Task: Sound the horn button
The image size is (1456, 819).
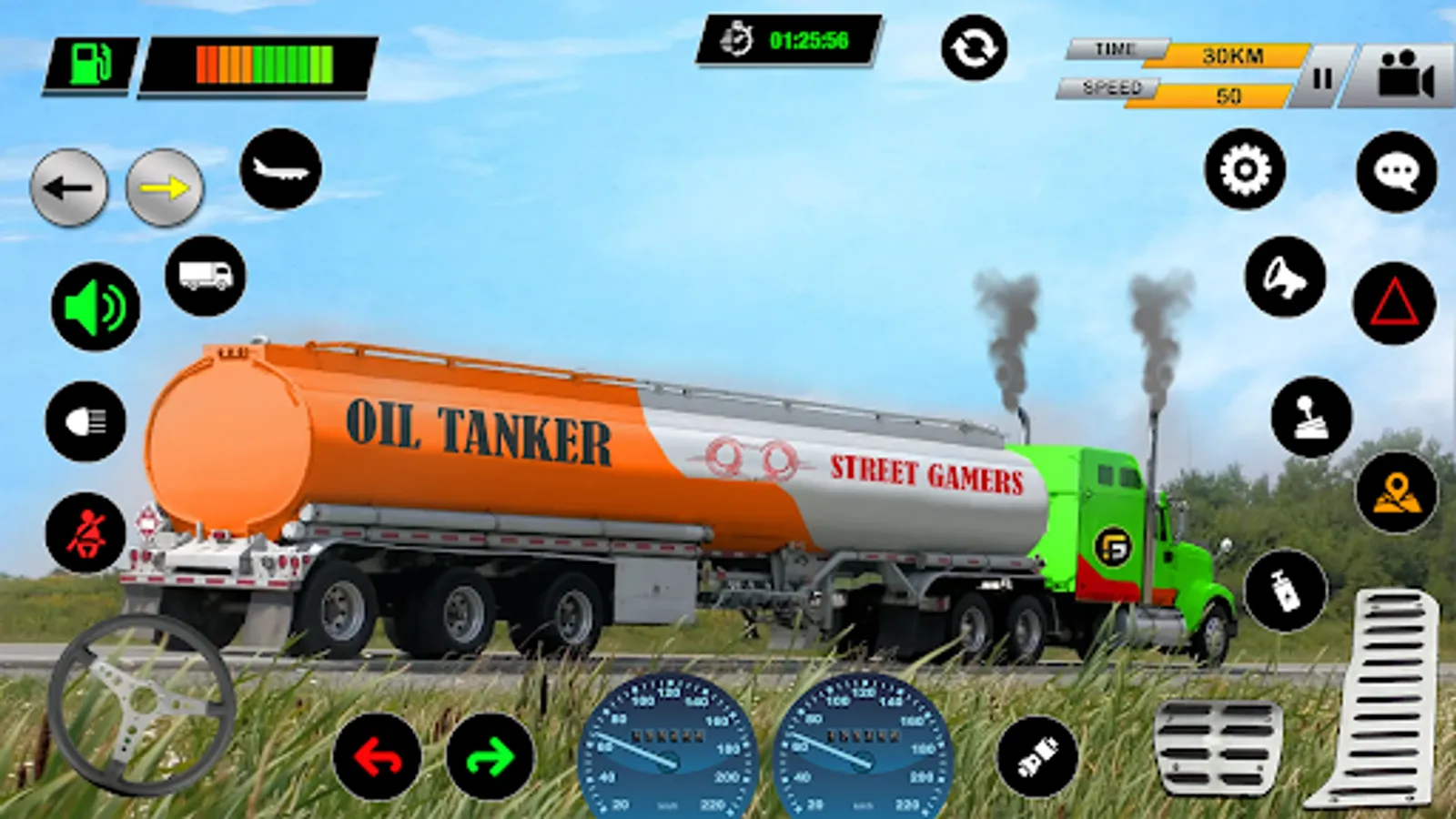Action: (x=1285, y=277)
